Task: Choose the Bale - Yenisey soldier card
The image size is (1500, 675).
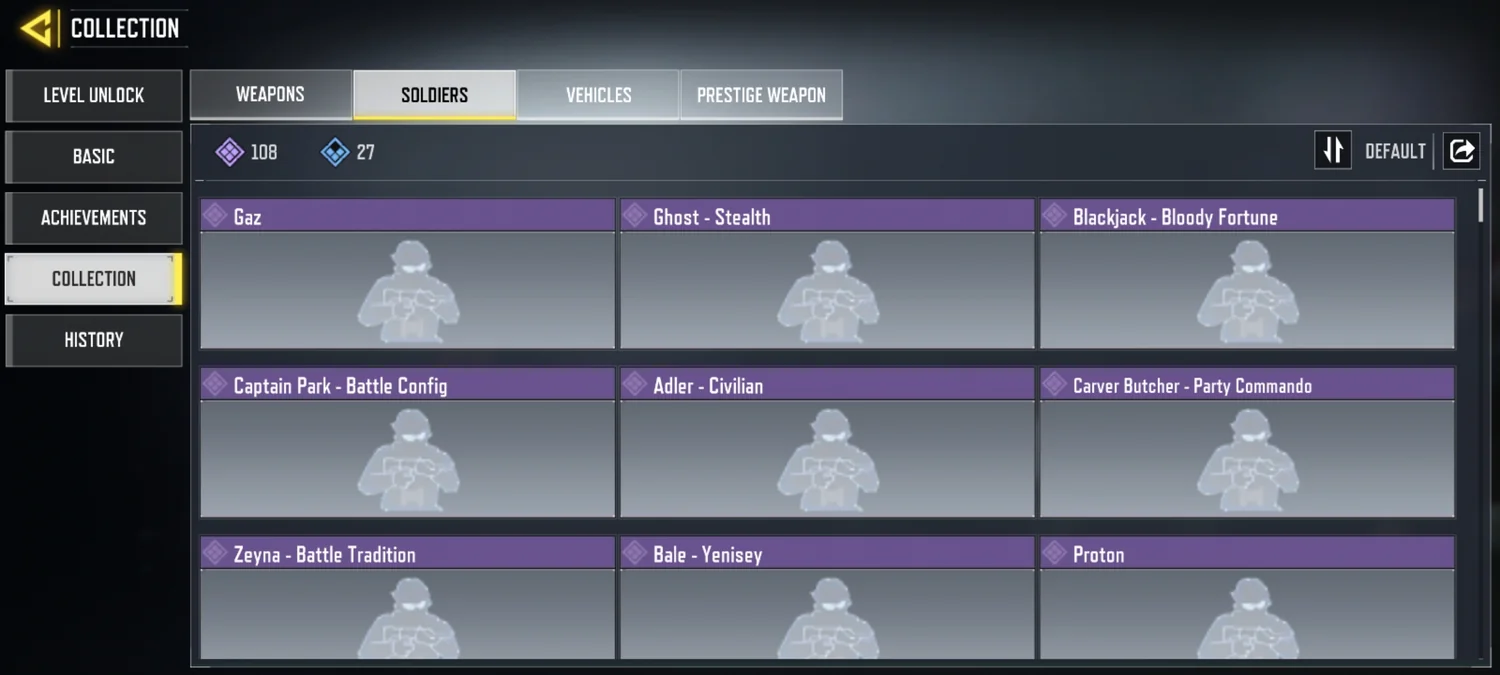Action: 827,598
